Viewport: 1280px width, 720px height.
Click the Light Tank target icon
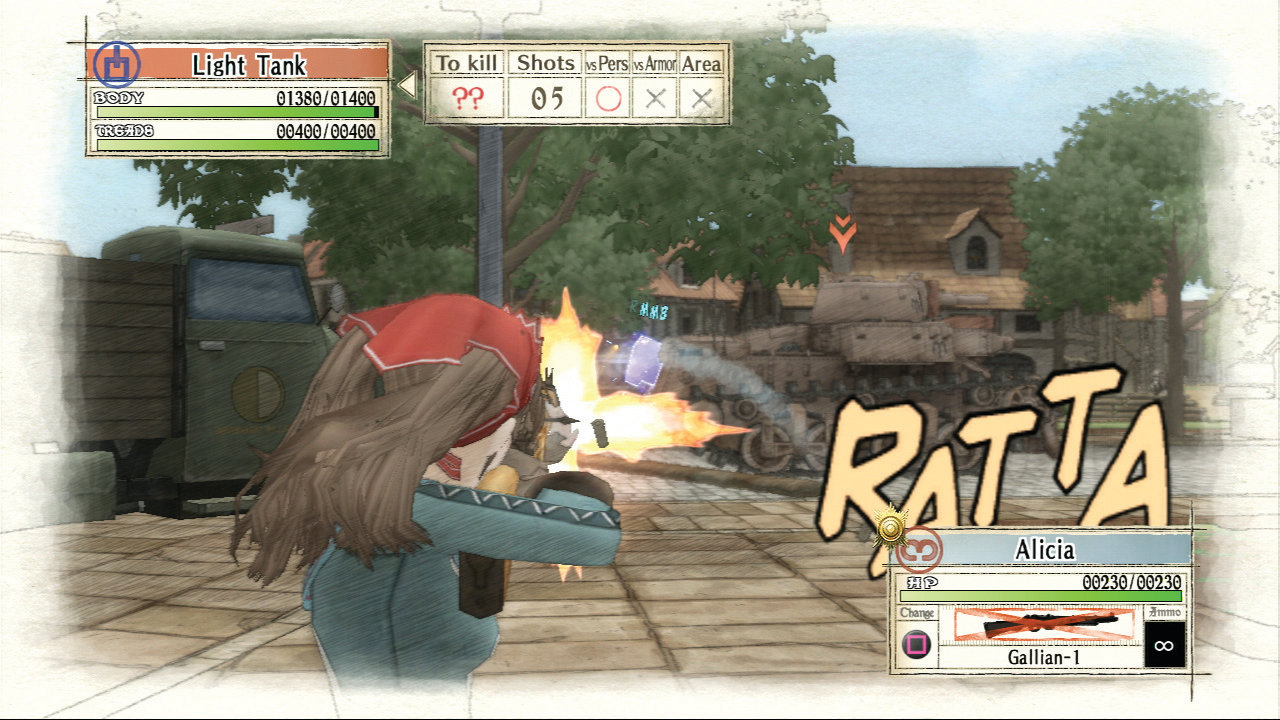117,65
